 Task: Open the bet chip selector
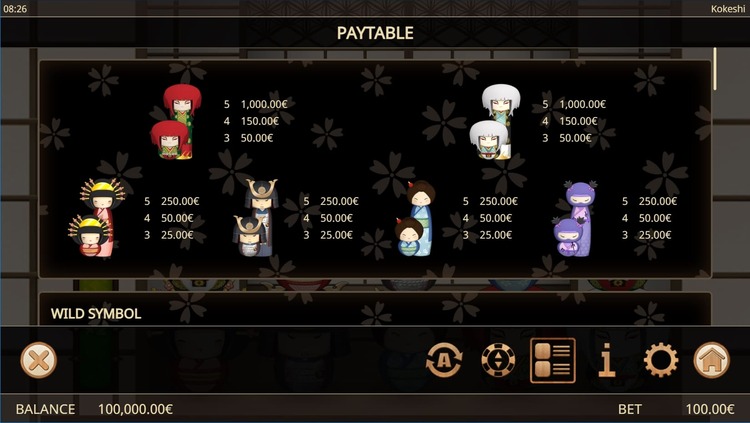[498, 360]
